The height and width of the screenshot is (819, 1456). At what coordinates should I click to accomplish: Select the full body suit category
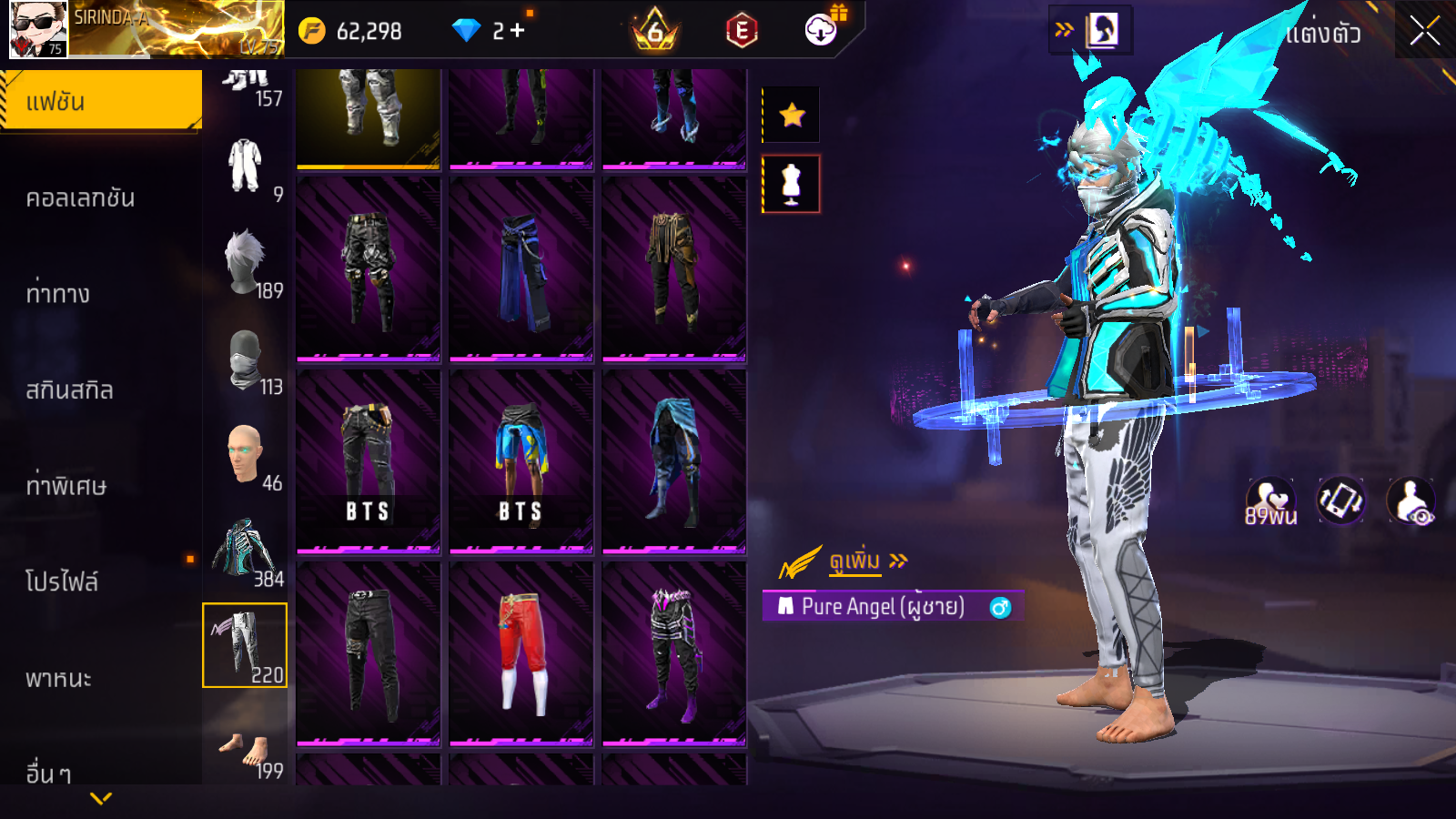[245, 167]
